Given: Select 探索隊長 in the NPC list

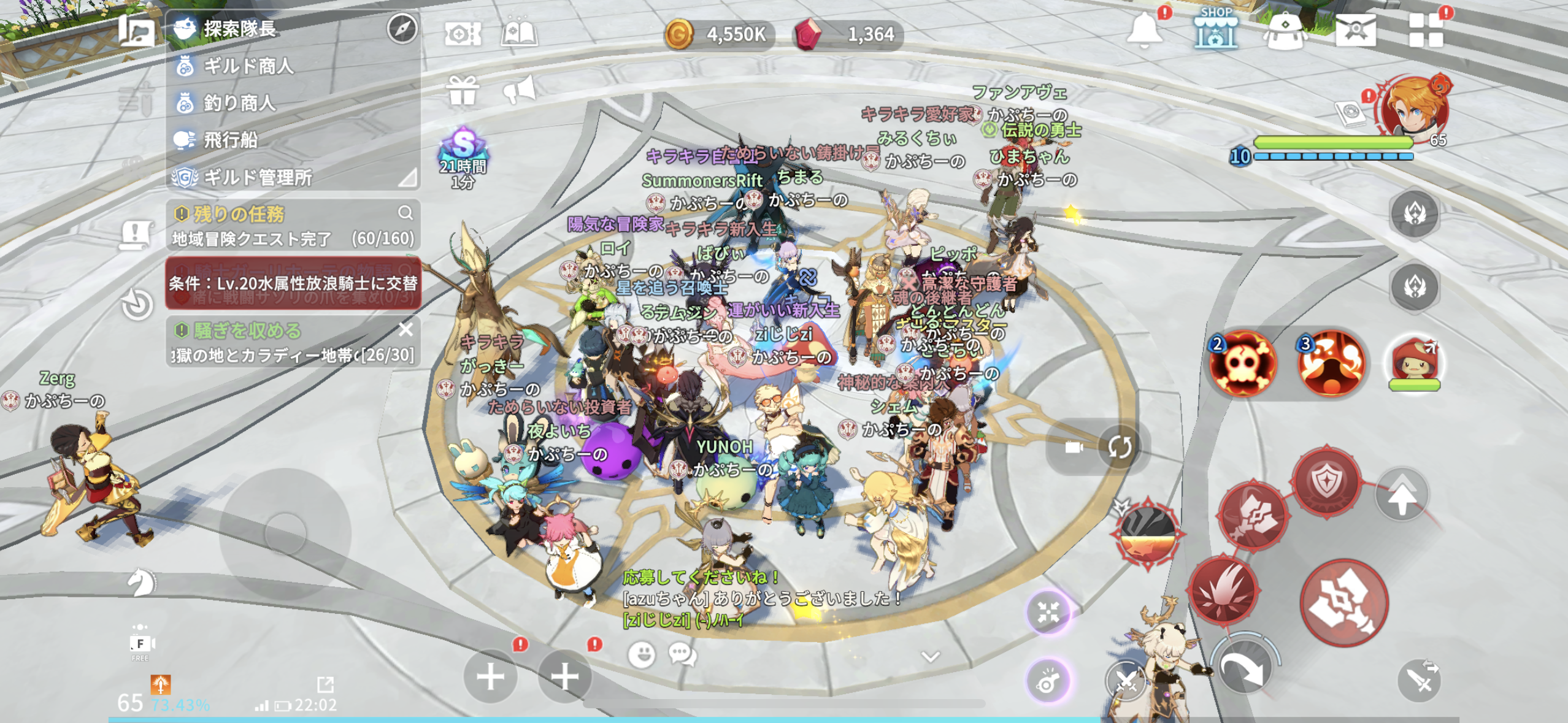Looking at the screenshot, I should (240, 28).
